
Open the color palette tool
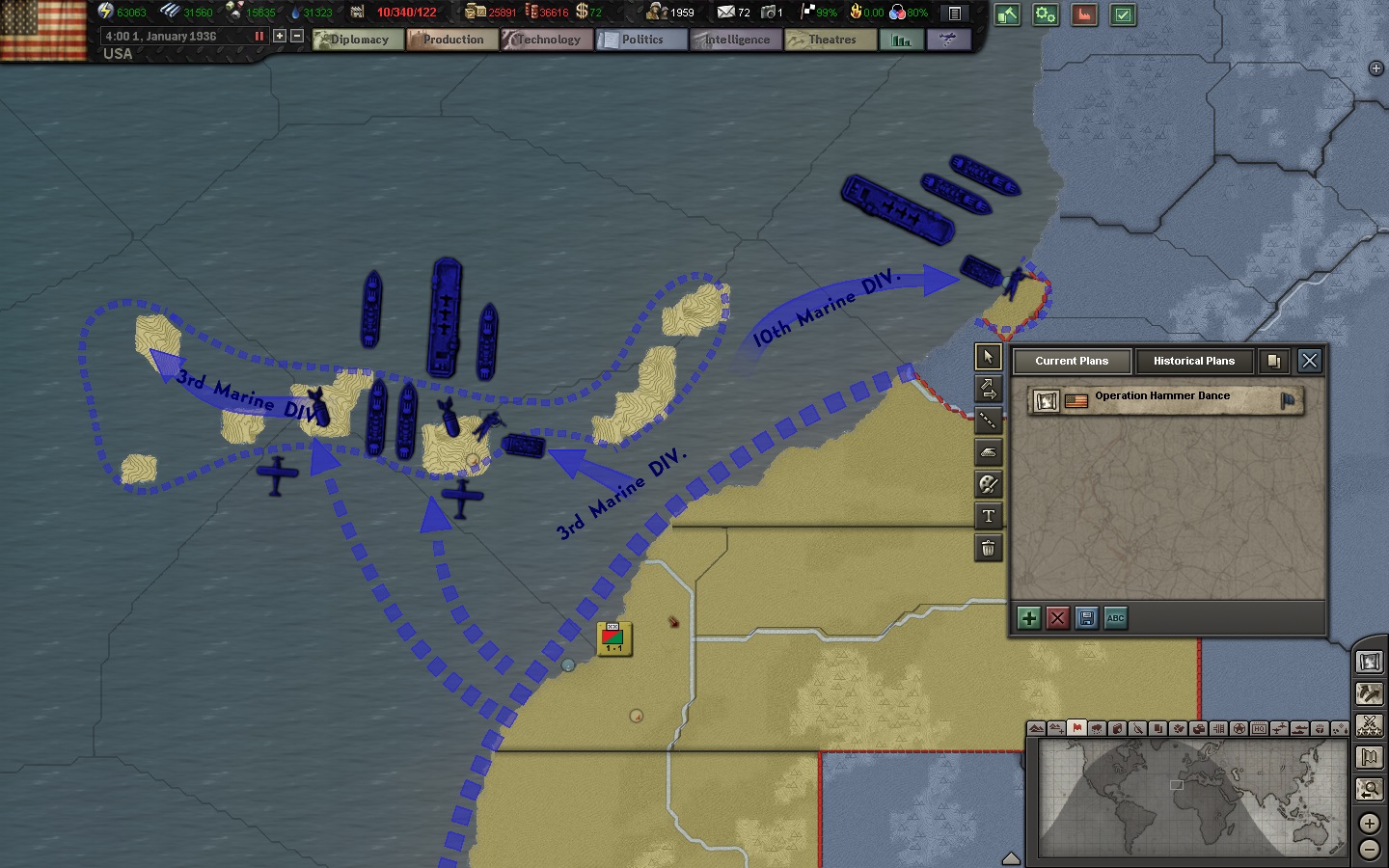tap(988, 485)
